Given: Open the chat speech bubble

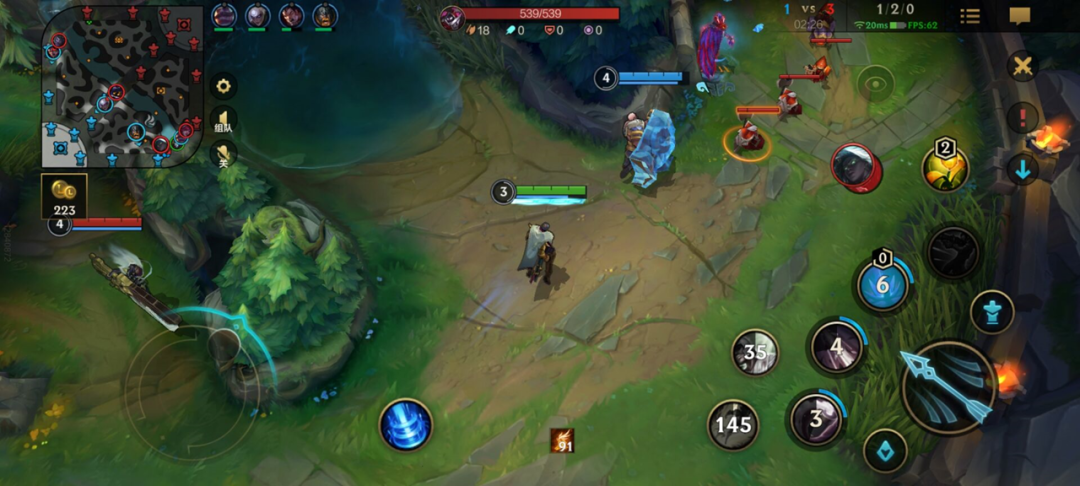Looking at the screenshot, I should [1020, 16].
